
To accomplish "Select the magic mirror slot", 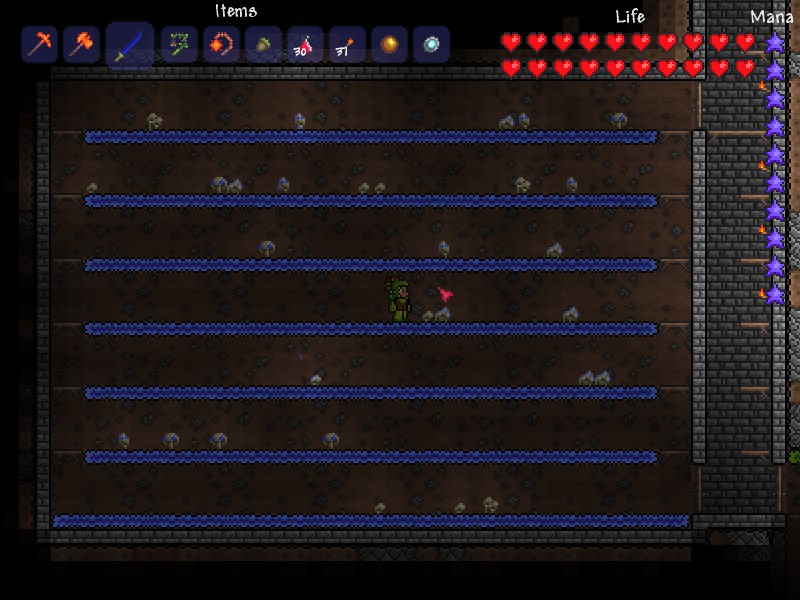I will click(431, 44).
